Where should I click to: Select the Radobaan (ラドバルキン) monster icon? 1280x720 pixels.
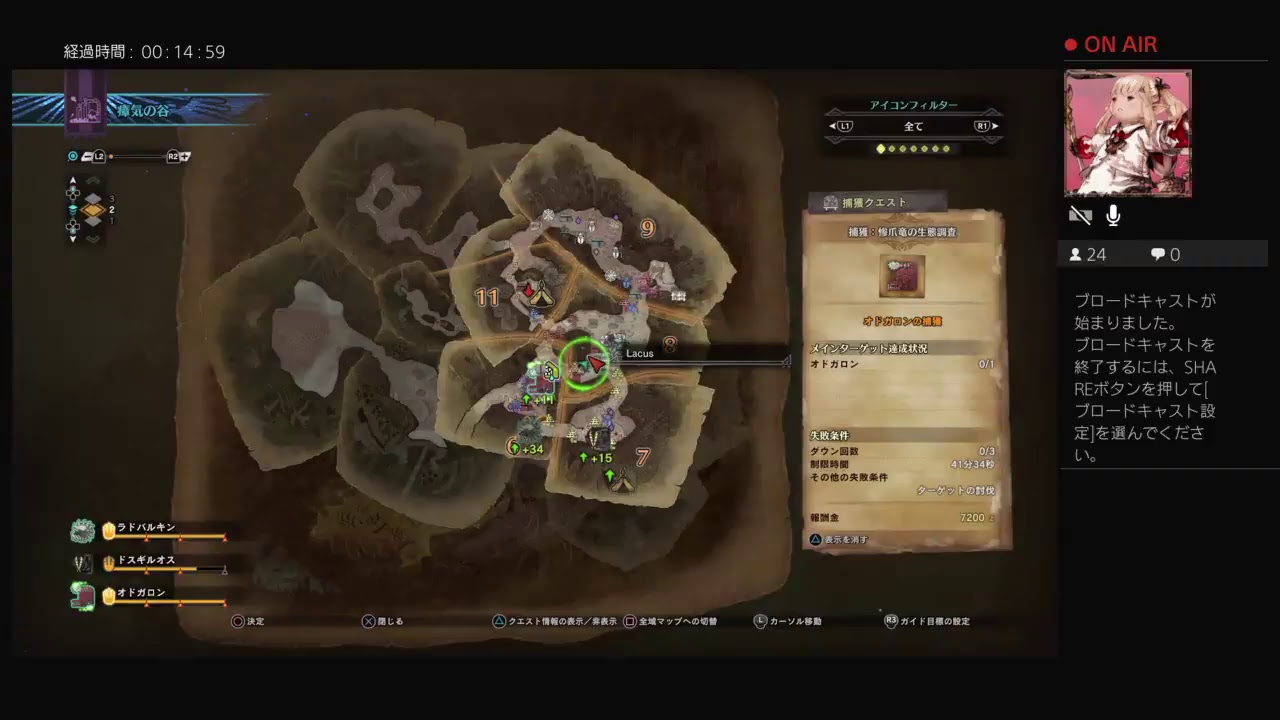83,531
